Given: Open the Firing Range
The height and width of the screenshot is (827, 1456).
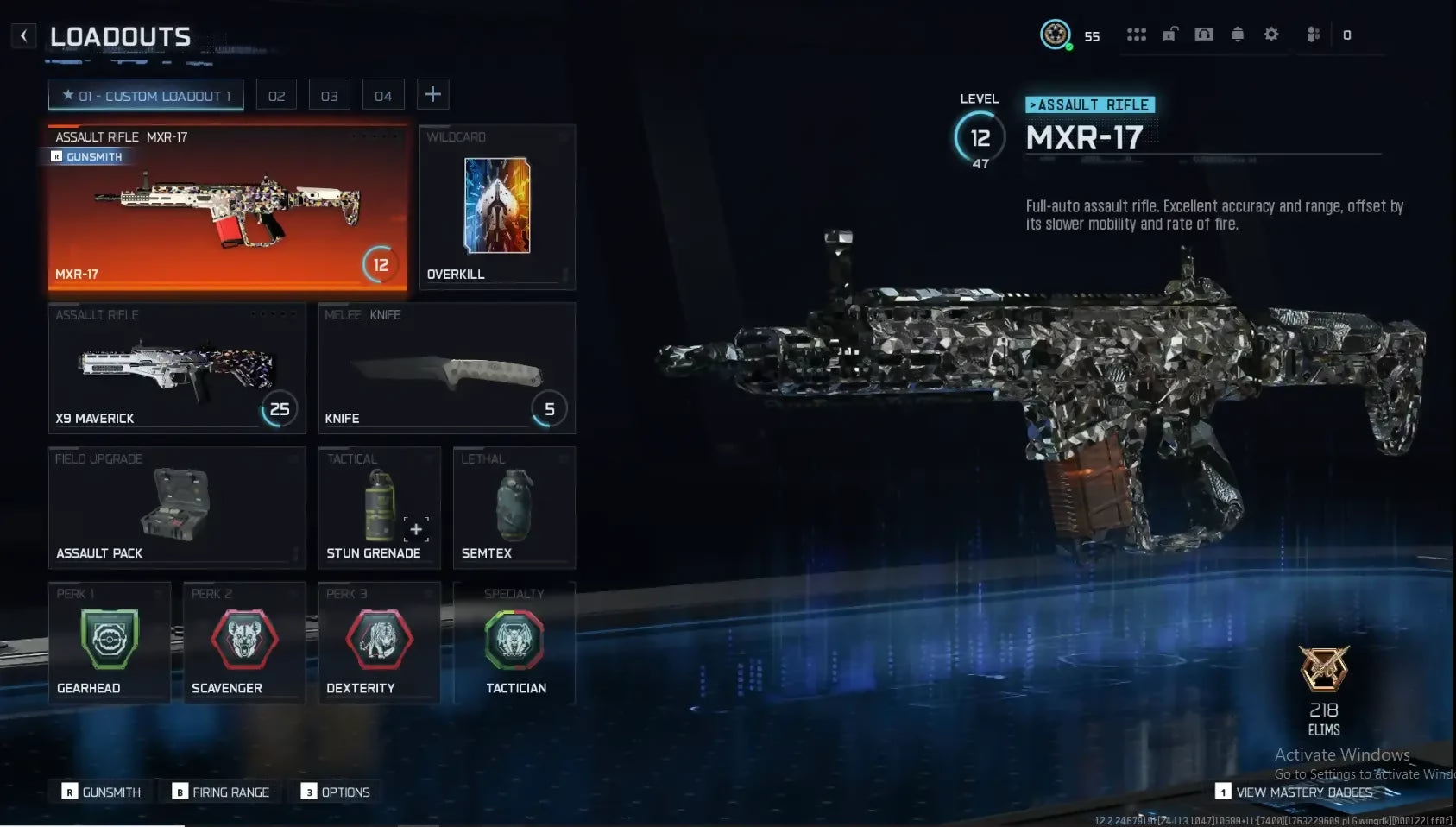Looking at the screenshot, I should click(x=221, y=792).
